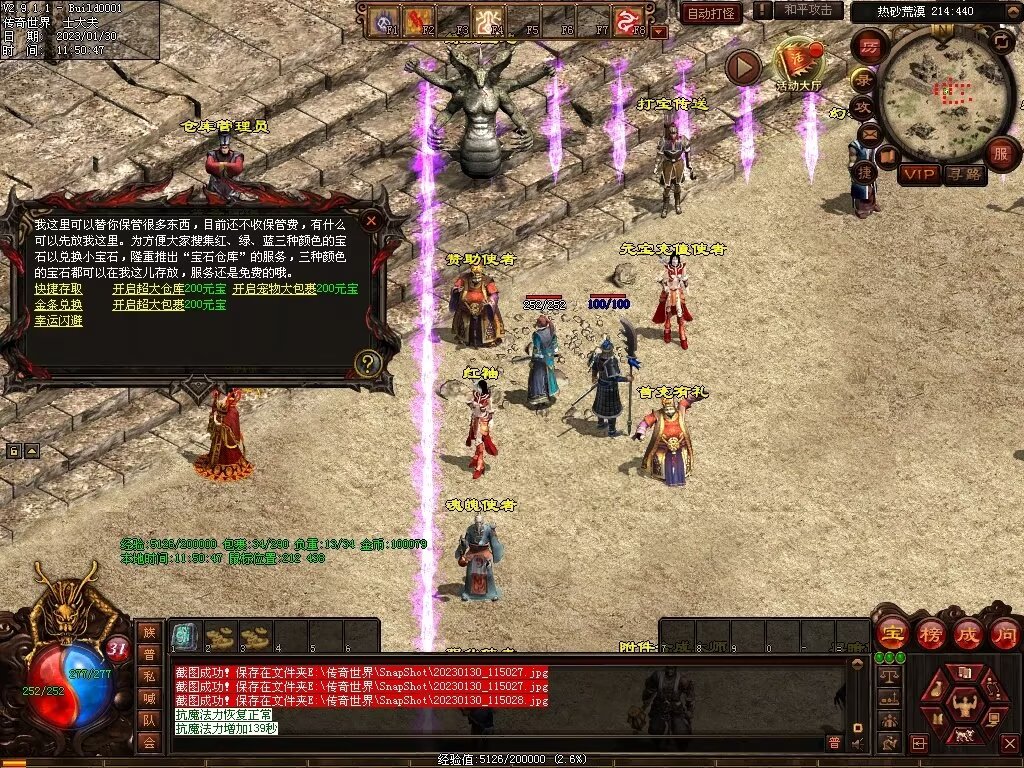Close the warehouse keeper dialogue
The width and height of the screenshot is (1024, 768).
click(371, 220)
